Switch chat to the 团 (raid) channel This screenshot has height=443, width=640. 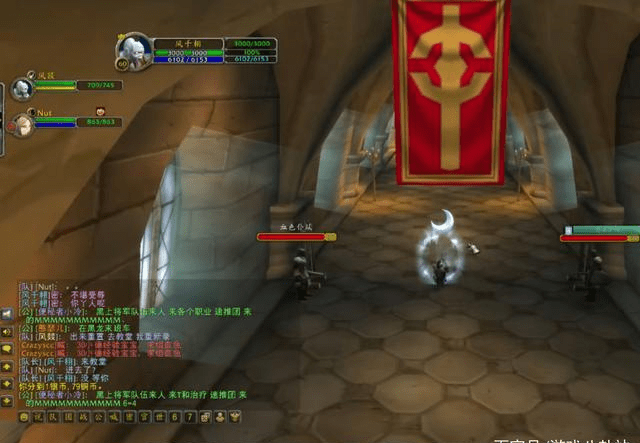click(69, 416)
